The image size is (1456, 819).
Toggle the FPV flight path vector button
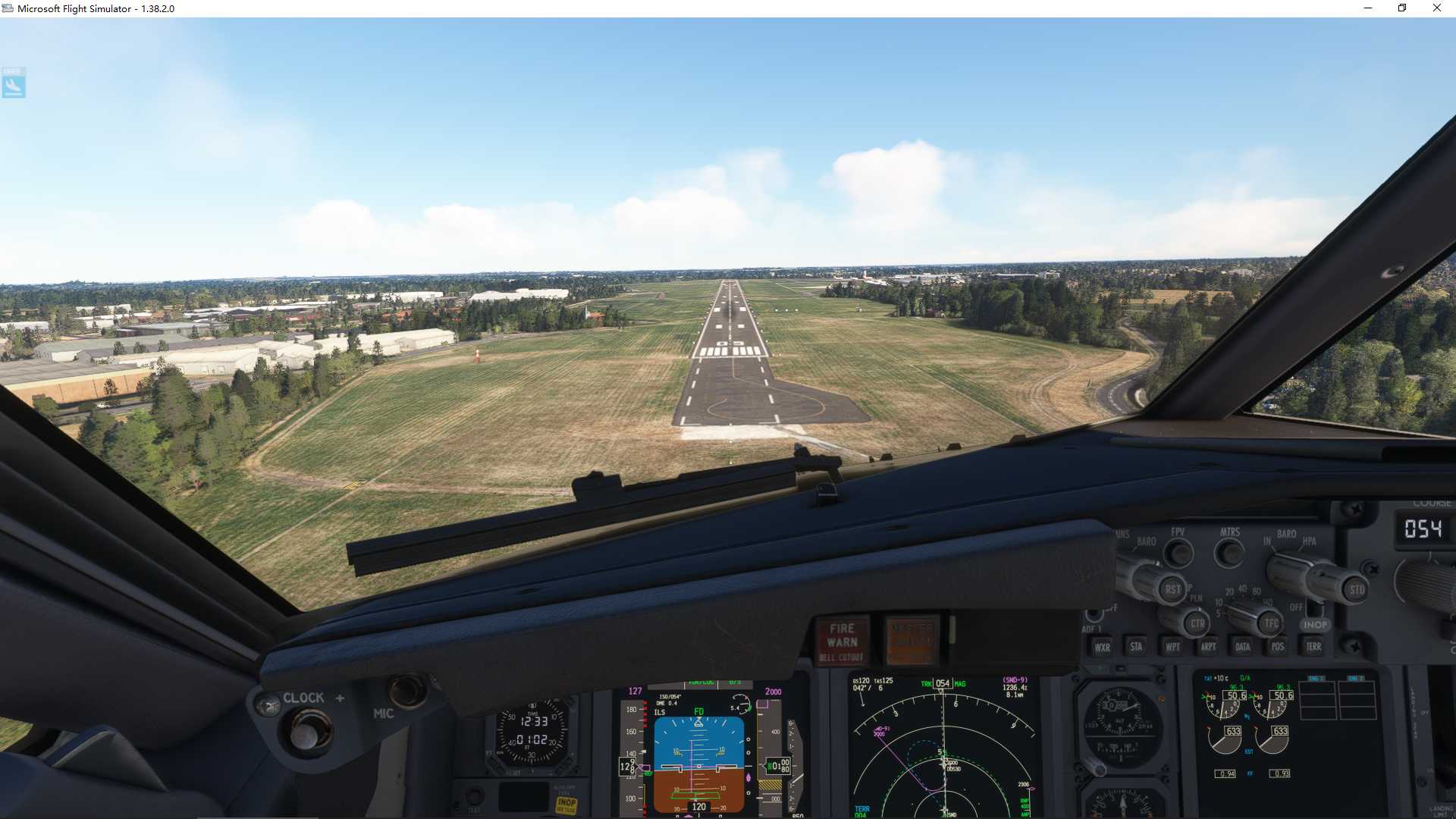pos(1179,552)
